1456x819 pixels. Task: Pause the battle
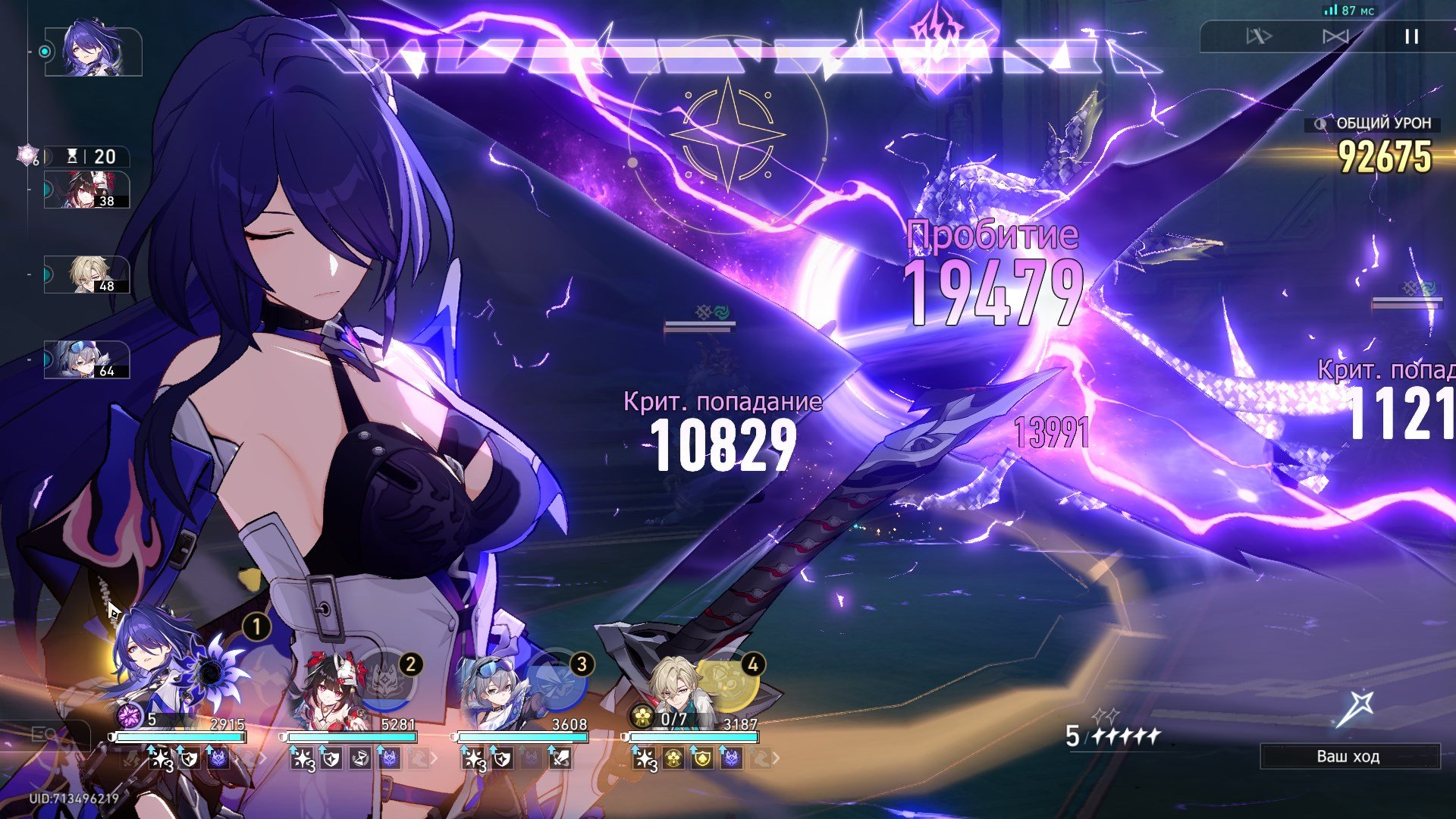(1410, 36)
